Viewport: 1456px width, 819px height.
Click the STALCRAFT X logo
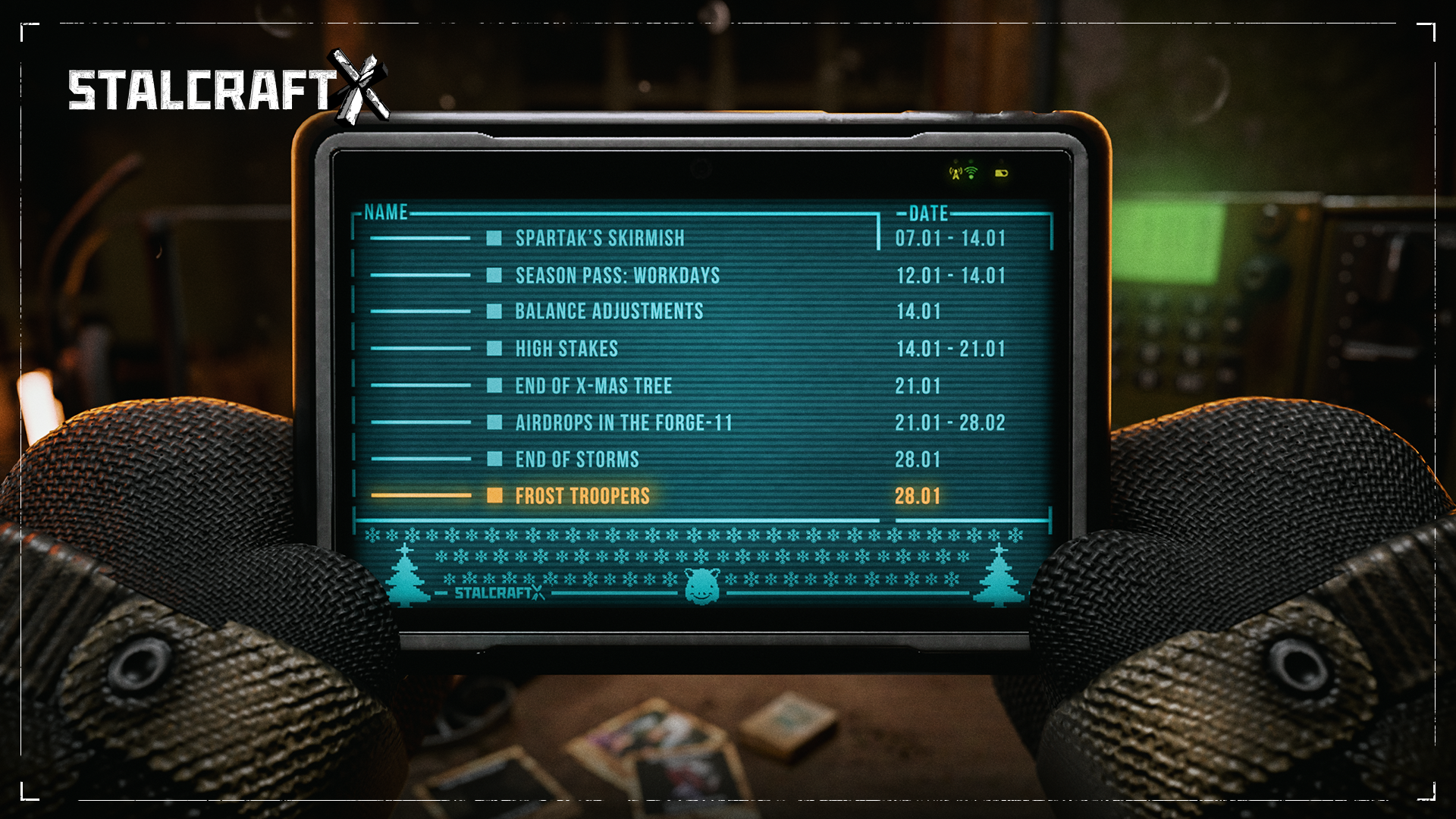click(227, 89)
